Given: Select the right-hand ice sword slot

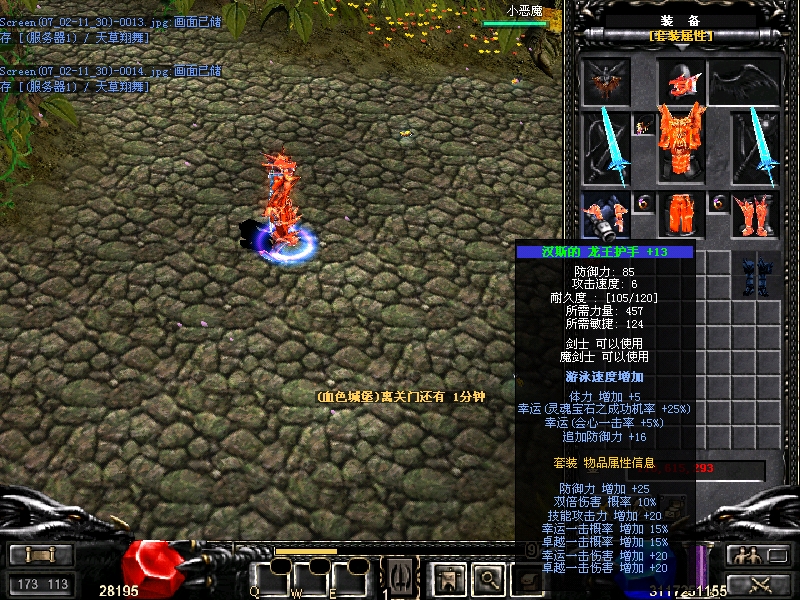Looking at the screenshot, I should tap(757, 147).
